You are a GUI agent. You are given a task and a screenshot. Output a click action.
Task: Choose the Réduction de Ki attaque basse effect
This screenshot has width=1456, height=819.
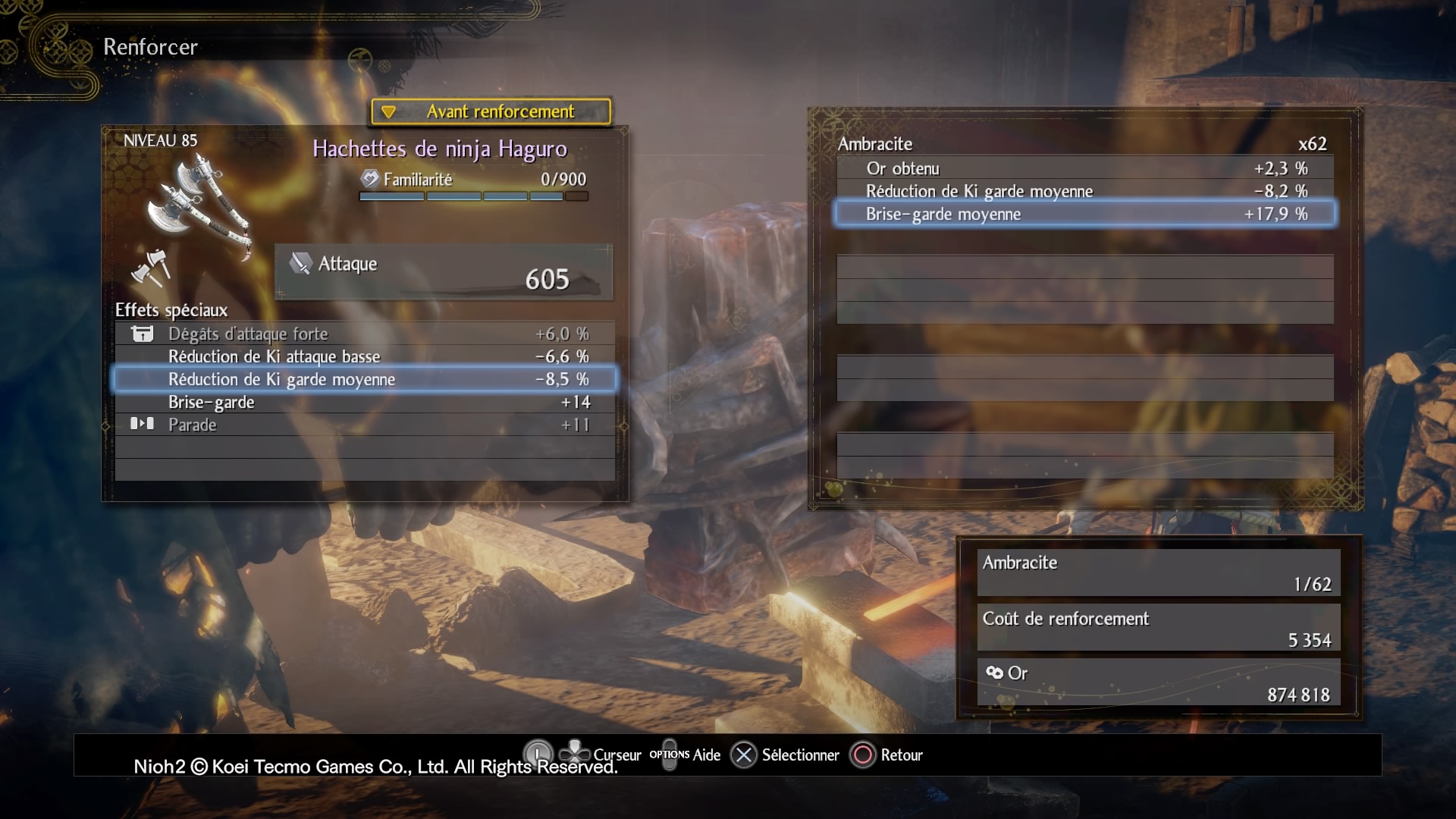click(365, 356)
